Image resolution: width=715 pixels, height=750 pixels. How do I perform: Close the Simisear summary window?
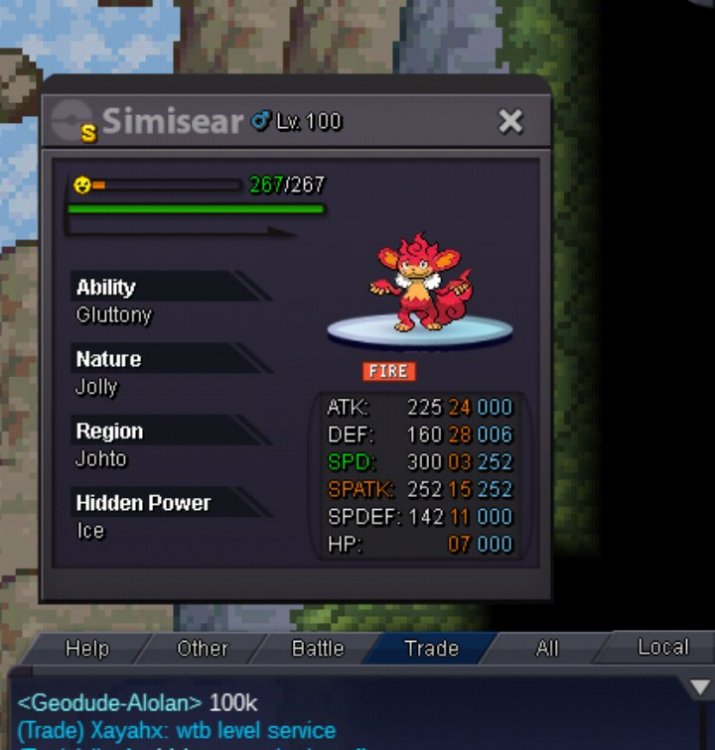511,122
